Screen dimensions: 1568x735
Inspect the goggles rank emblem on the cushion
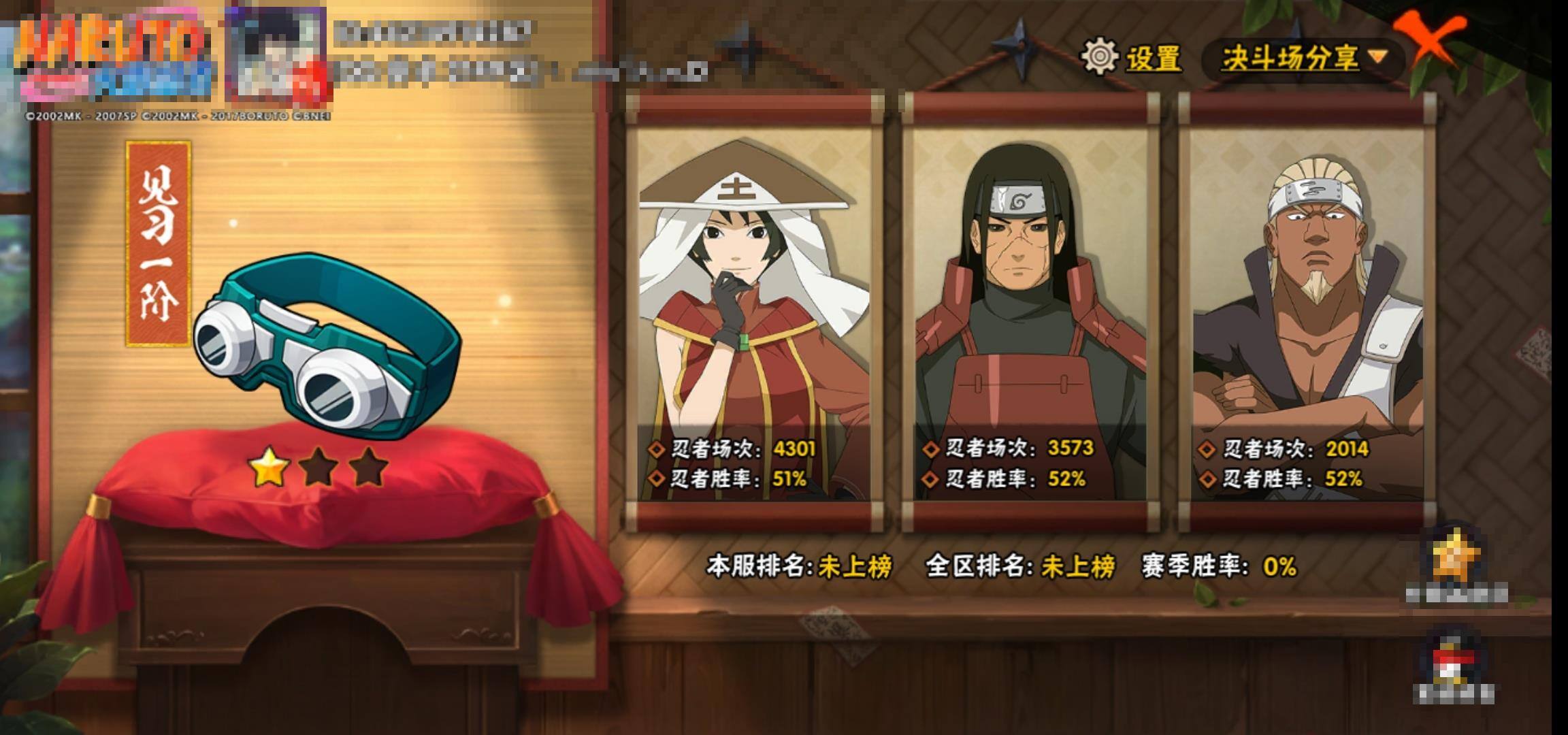pos(325,347)
